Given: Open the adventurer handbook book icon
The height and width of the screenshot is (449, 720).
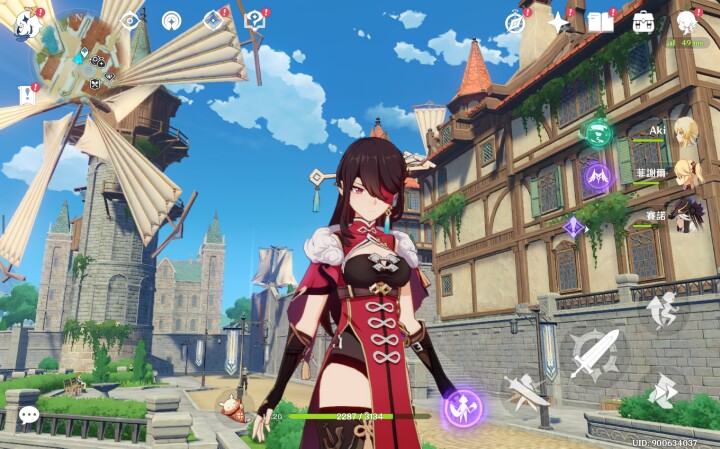Looking at the screenshot, I should pyautogui.click(x=600, y=22).
